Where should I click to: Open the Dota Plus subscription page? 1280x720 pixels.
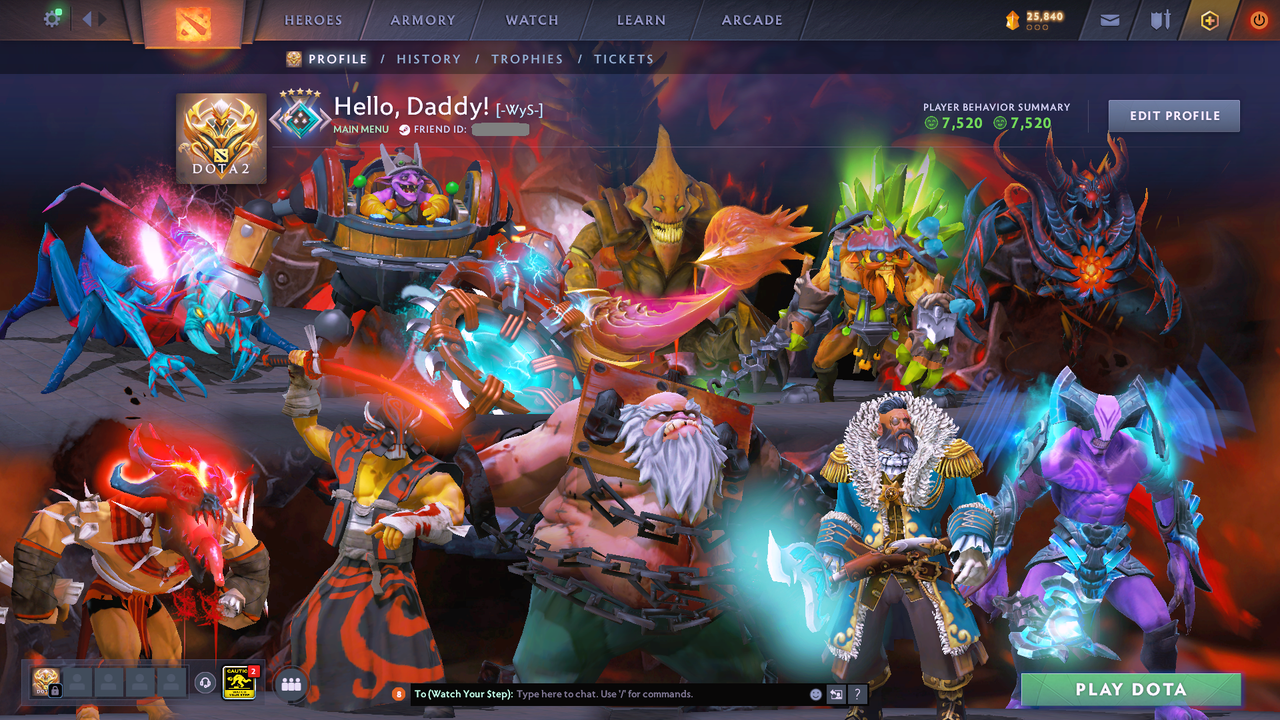(1209, 19)
